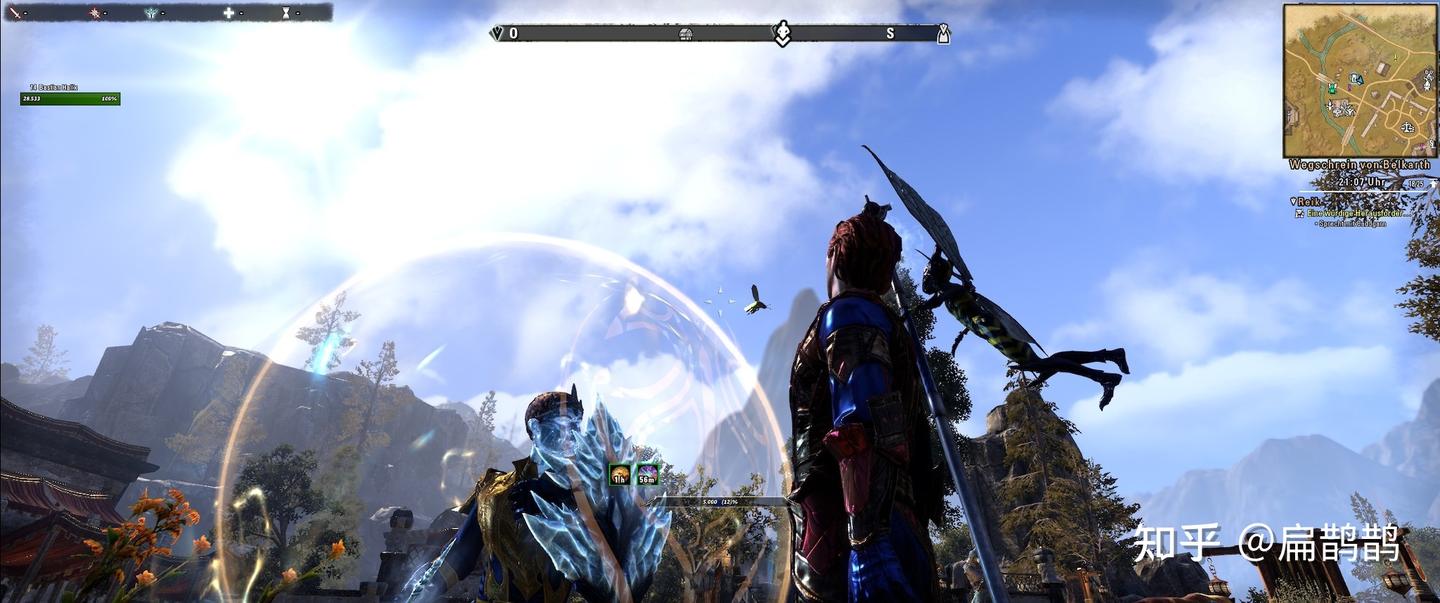Click the Bastian Hallix companion health frame
The width and height of the screenshot is (1440, 603).
coord(70,98)
